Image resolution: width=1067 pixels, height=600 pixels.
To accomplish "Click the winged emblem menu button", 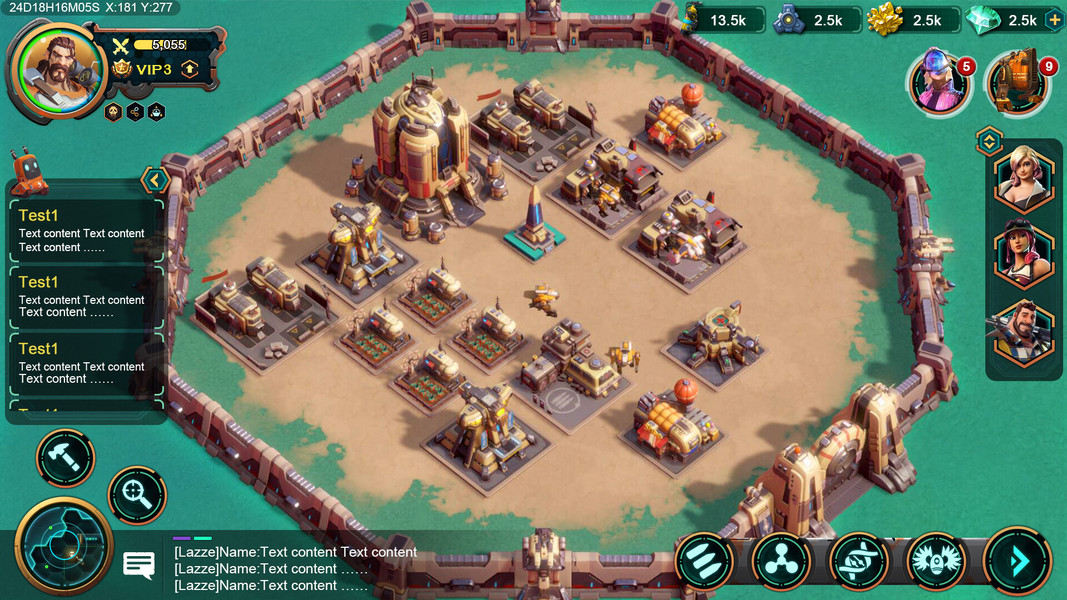I will pyautogui.click(x=936, y=561).
